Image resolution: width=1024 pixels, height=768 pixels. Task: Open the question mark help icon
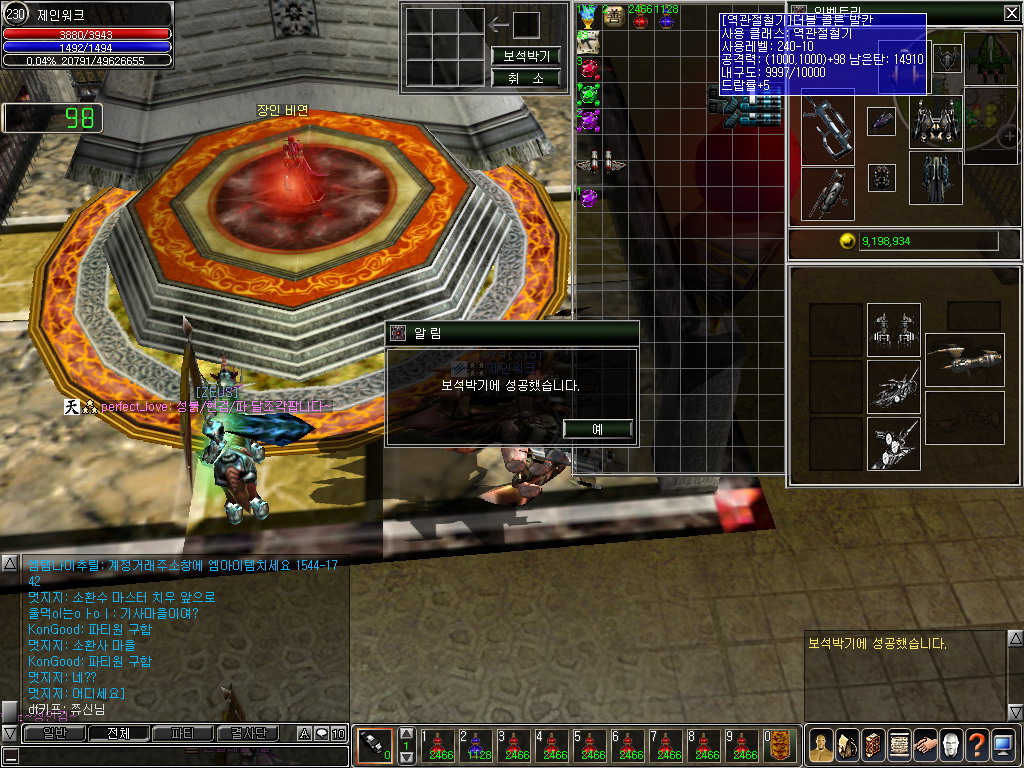click(977, 744)
